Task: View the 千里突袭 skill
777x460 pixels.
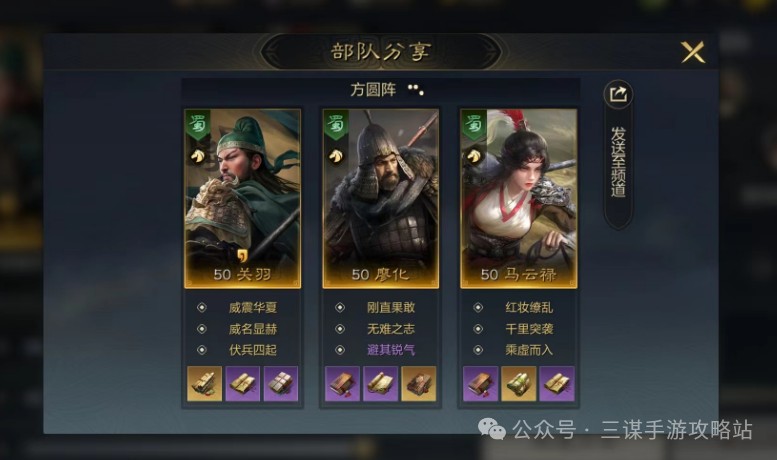Action: click(527, 329)
